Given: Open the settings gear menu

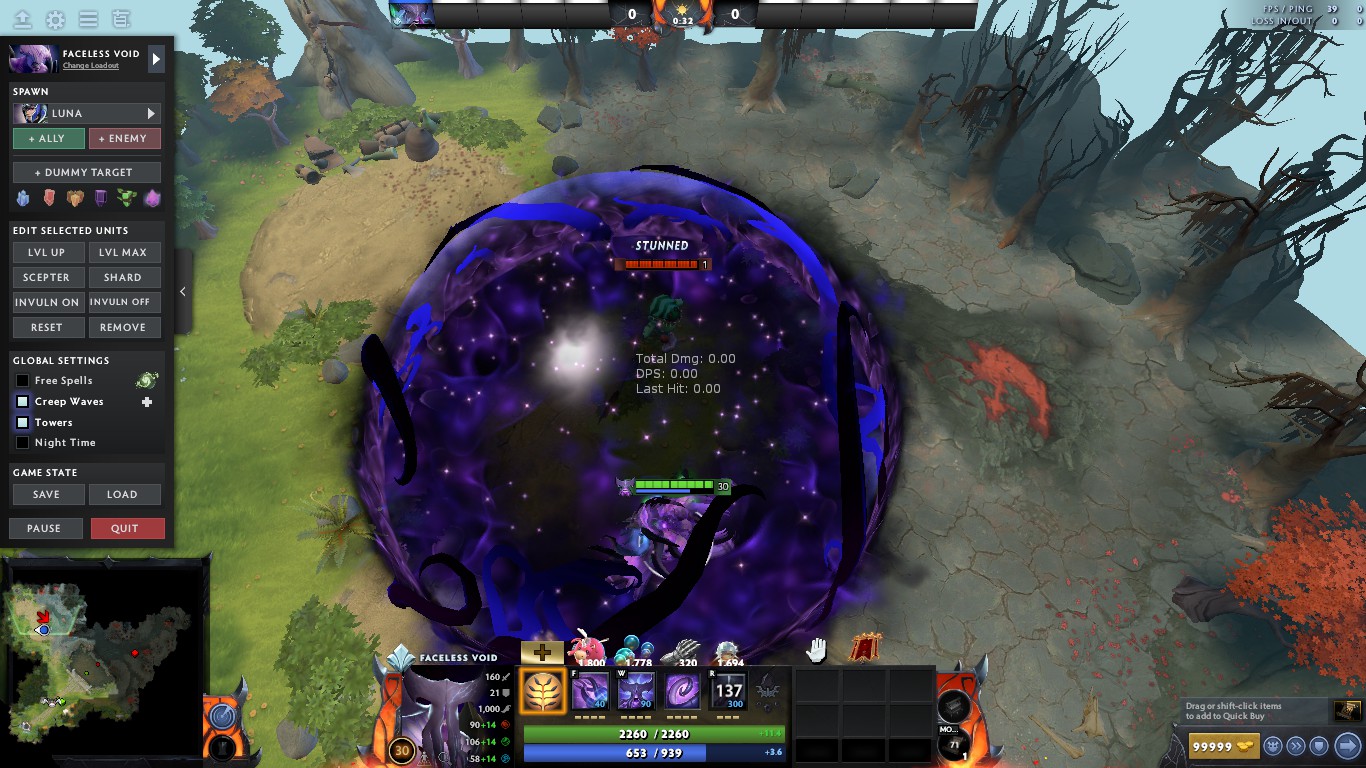Looking at the screenshot, I should [x=56, y=17].
